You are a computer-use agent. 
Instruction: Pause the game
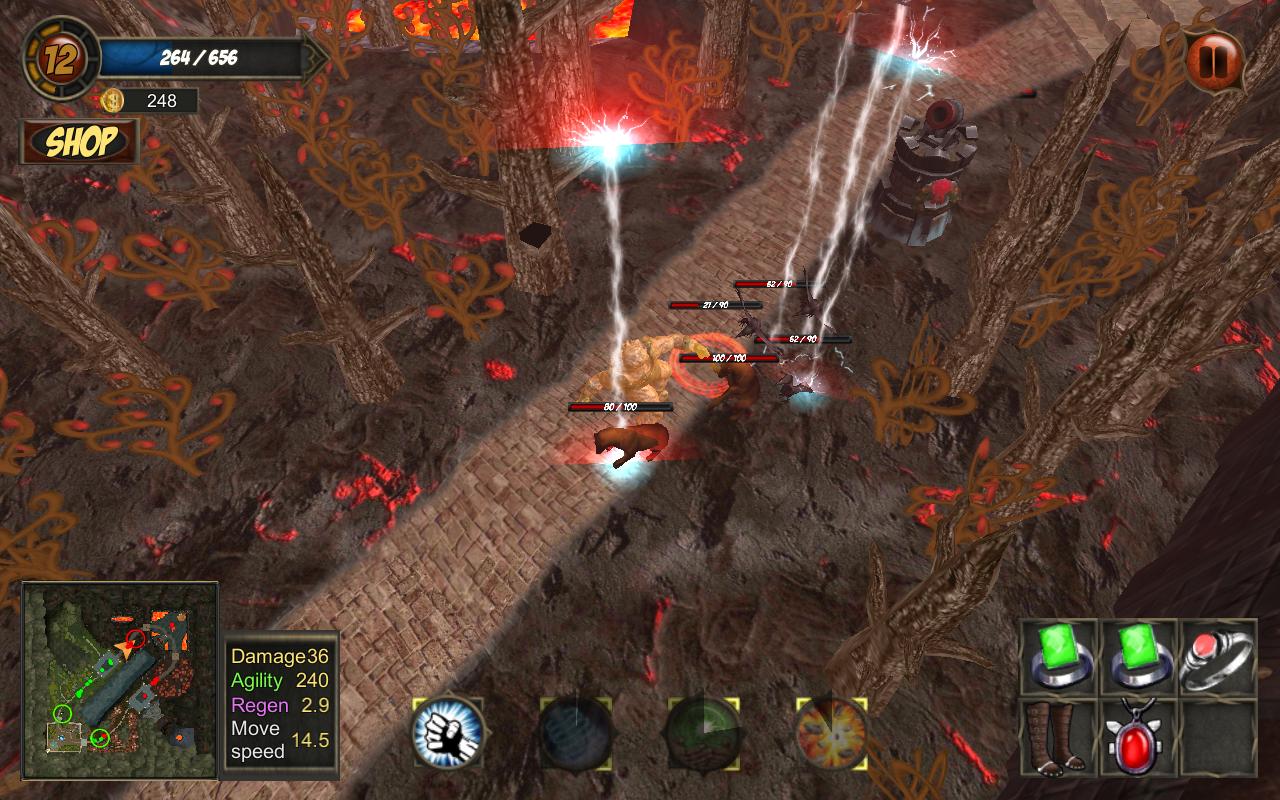click(x=1213, y=61)
